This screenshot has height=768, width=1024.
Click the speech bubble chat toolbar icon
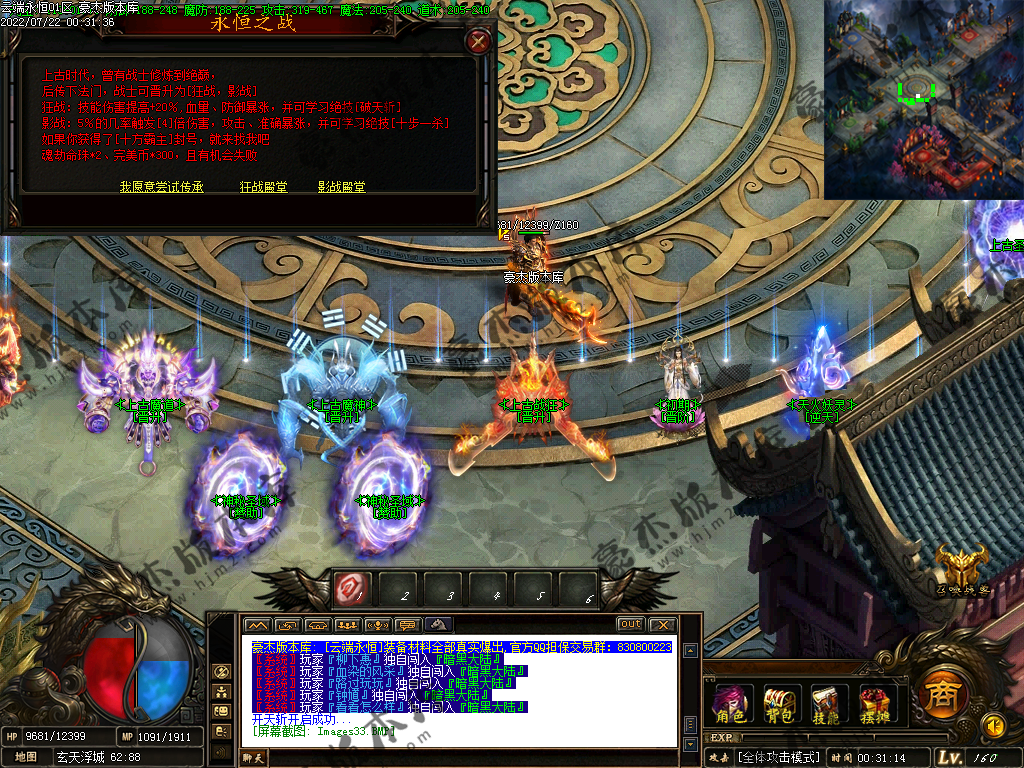407,625
